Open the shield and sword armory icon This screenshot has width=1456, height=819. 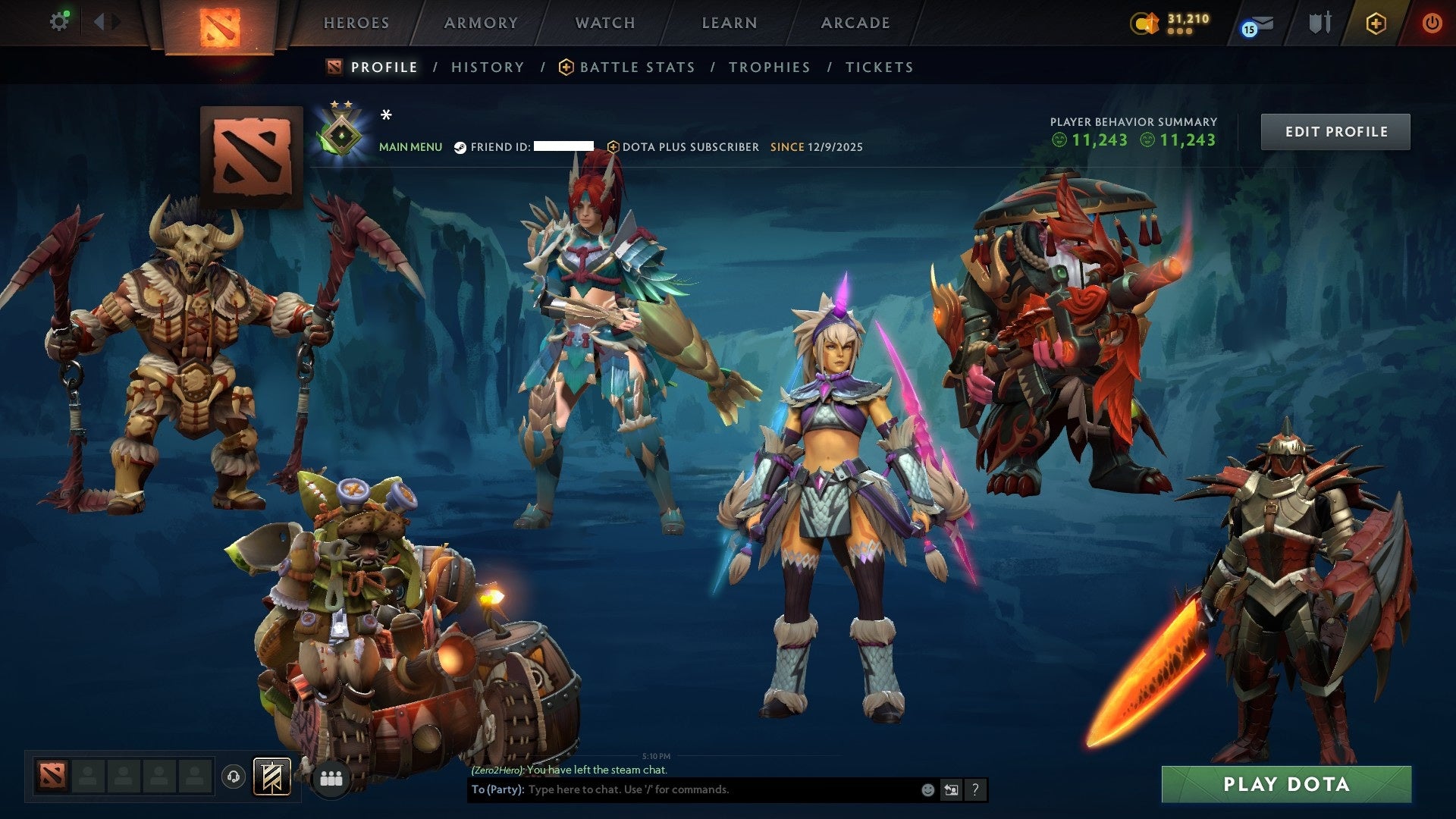(1319, 23)
